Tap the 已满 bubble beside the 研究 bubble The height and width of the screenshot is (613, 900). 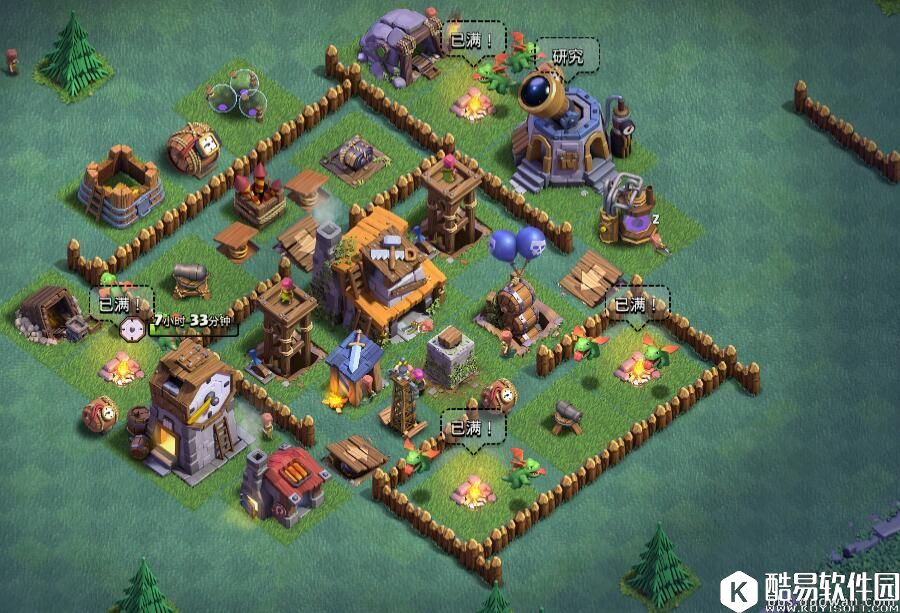tap(474, 38)
